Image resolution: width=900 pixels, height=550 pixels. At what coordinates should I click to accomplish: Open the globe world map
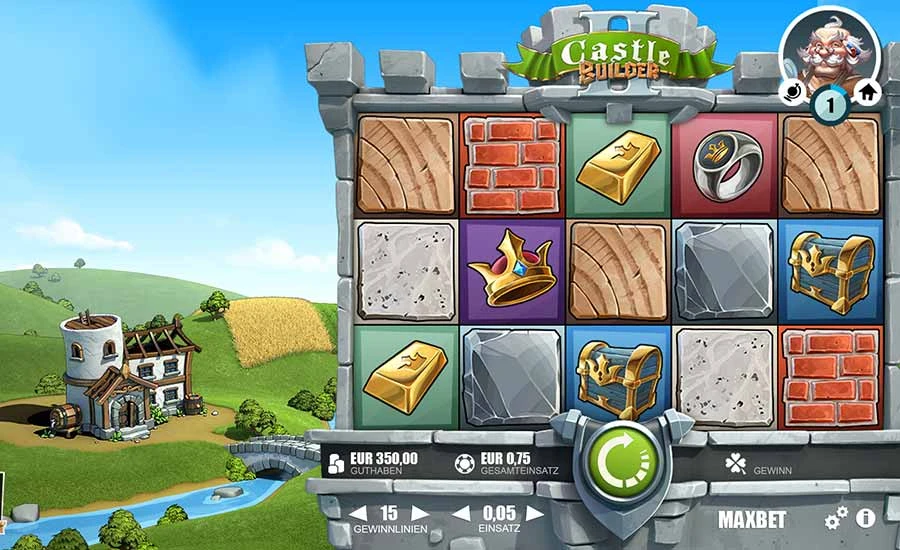click(793, 92)
